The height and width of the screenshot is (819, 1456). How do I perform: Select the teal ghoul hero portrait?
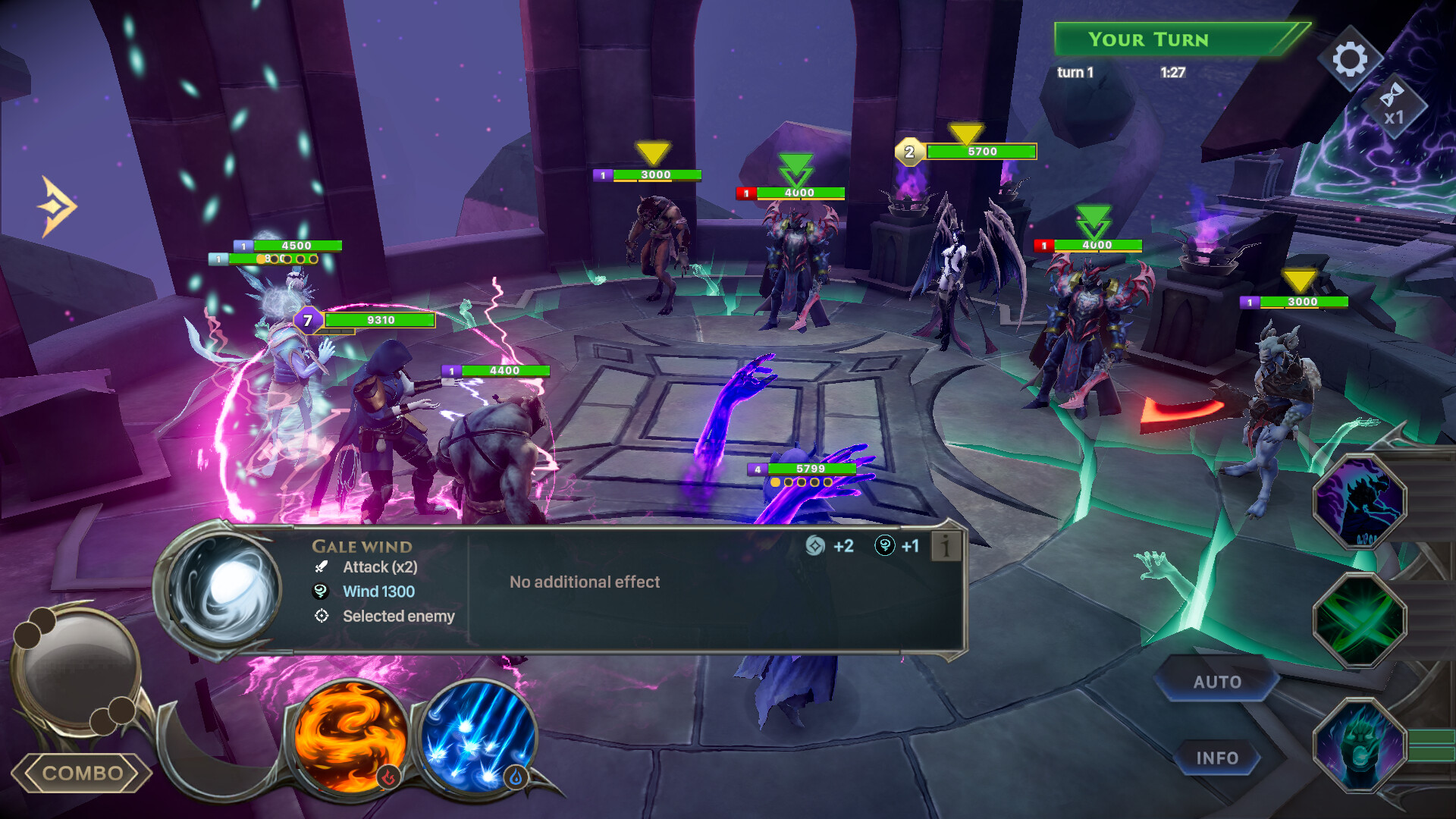[x=1360, y=745]
